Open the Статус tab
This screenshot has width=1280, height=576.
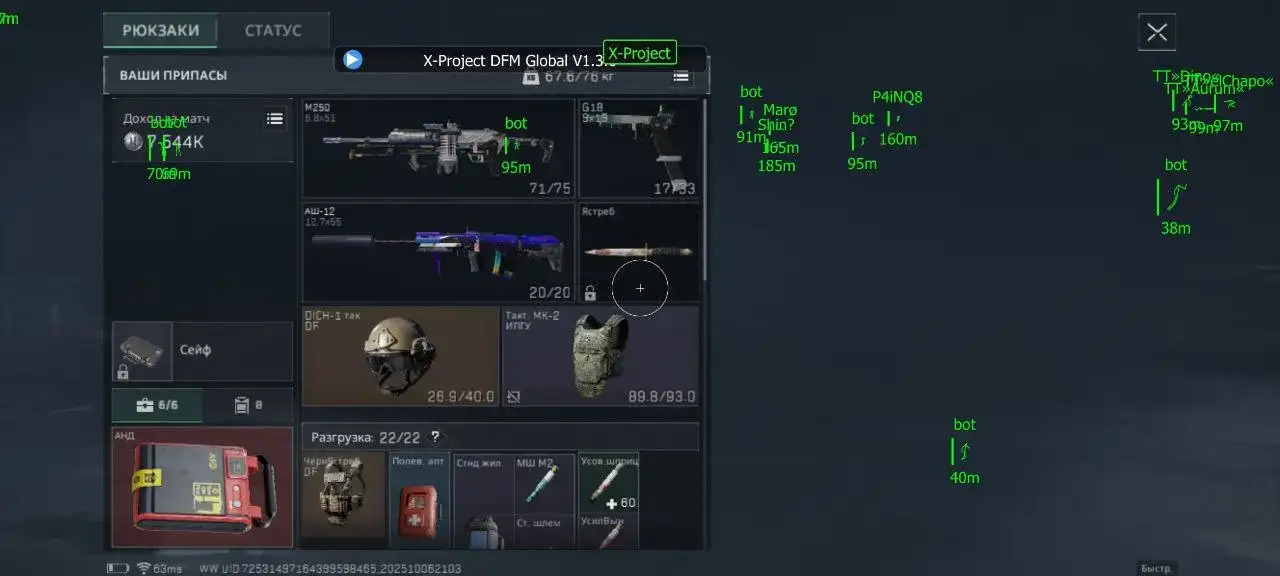[273, 31]
